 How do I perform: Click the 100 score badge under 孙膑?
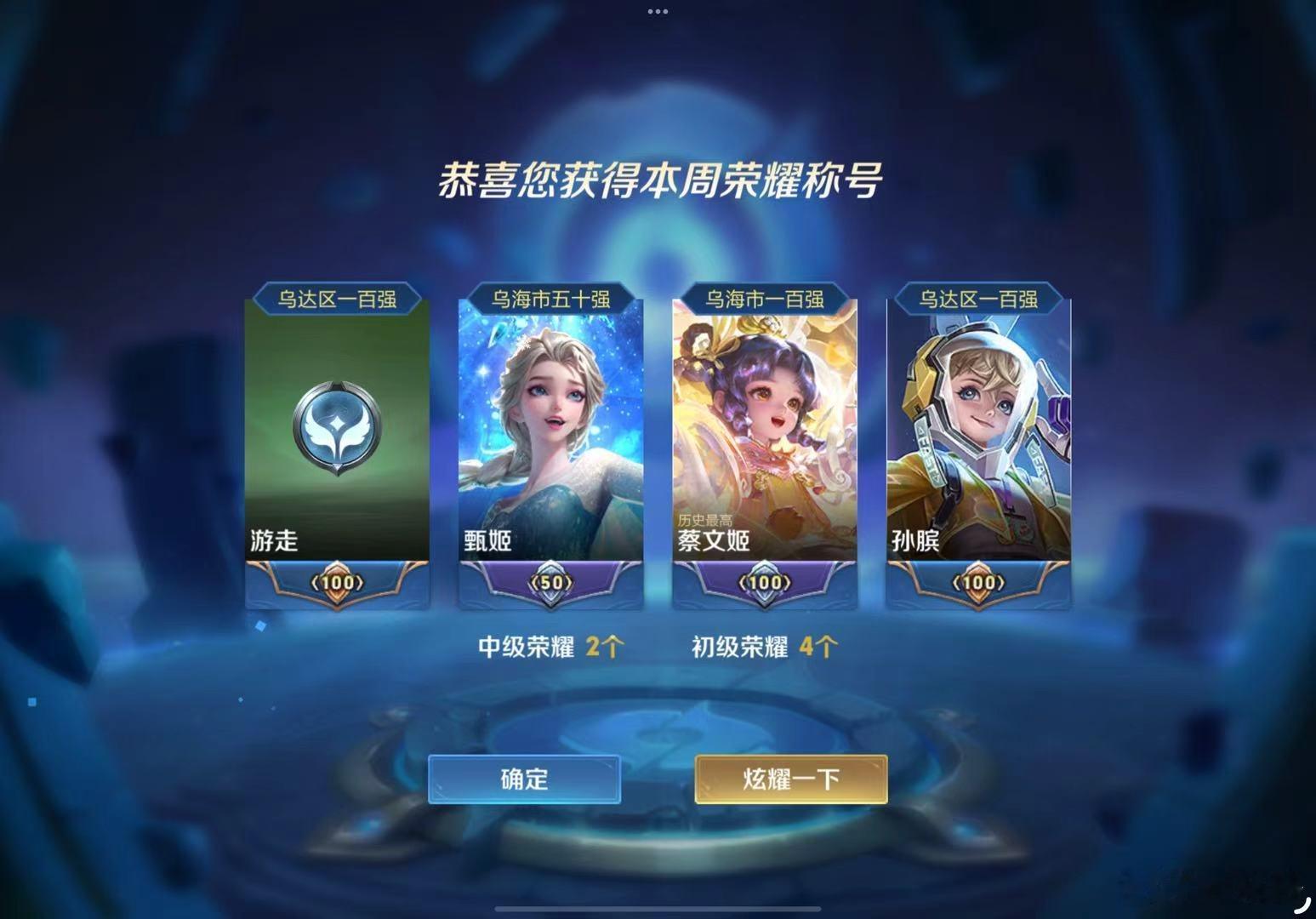980,580
